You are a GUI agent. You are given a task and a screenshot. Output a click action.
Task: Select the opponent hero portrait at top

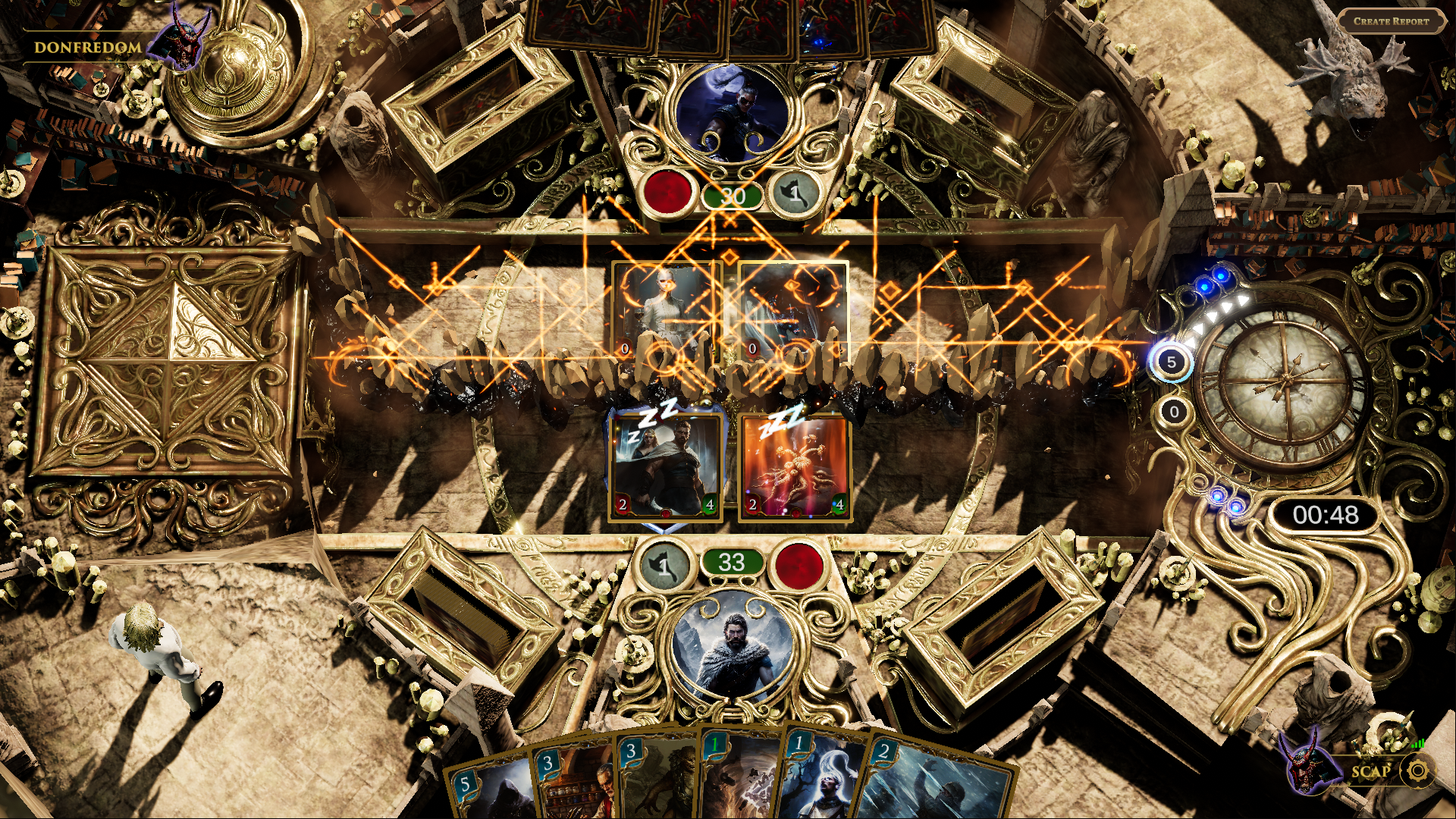[x=730, y=115]
